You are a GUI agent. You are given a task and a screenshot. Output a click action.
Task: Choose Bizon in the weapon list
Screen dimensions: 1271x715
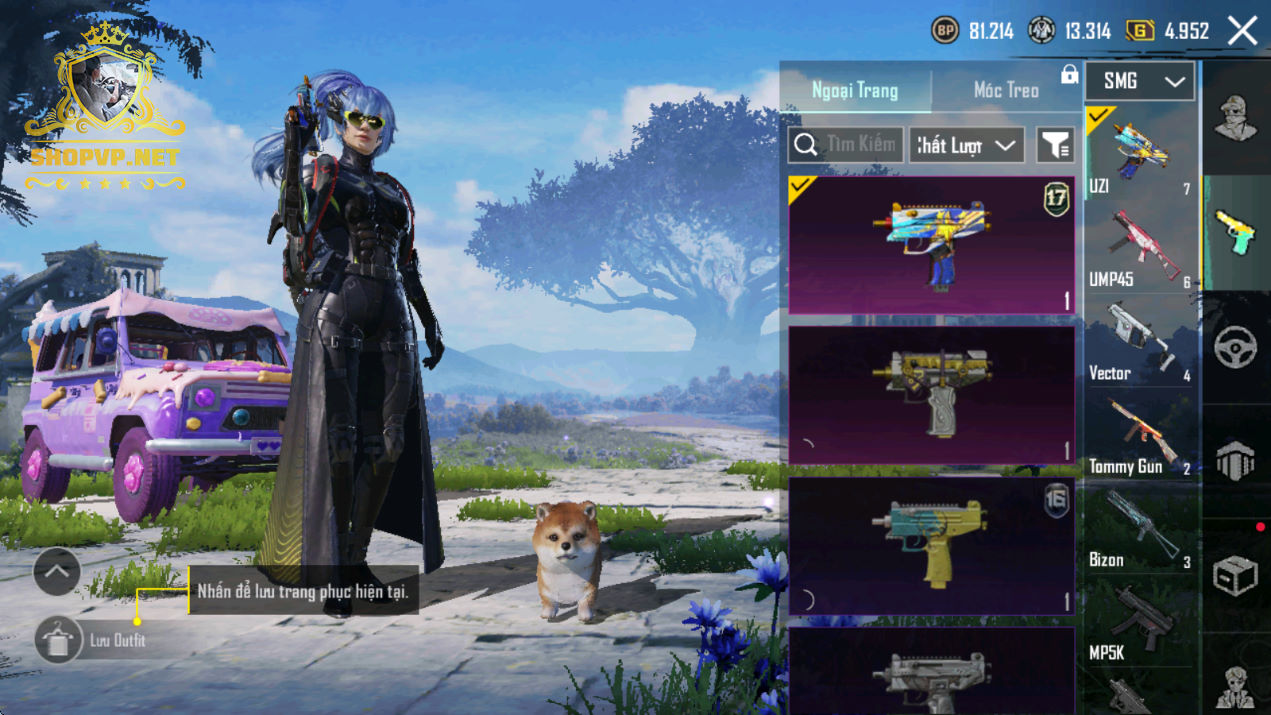click(x=1141, y=528)
